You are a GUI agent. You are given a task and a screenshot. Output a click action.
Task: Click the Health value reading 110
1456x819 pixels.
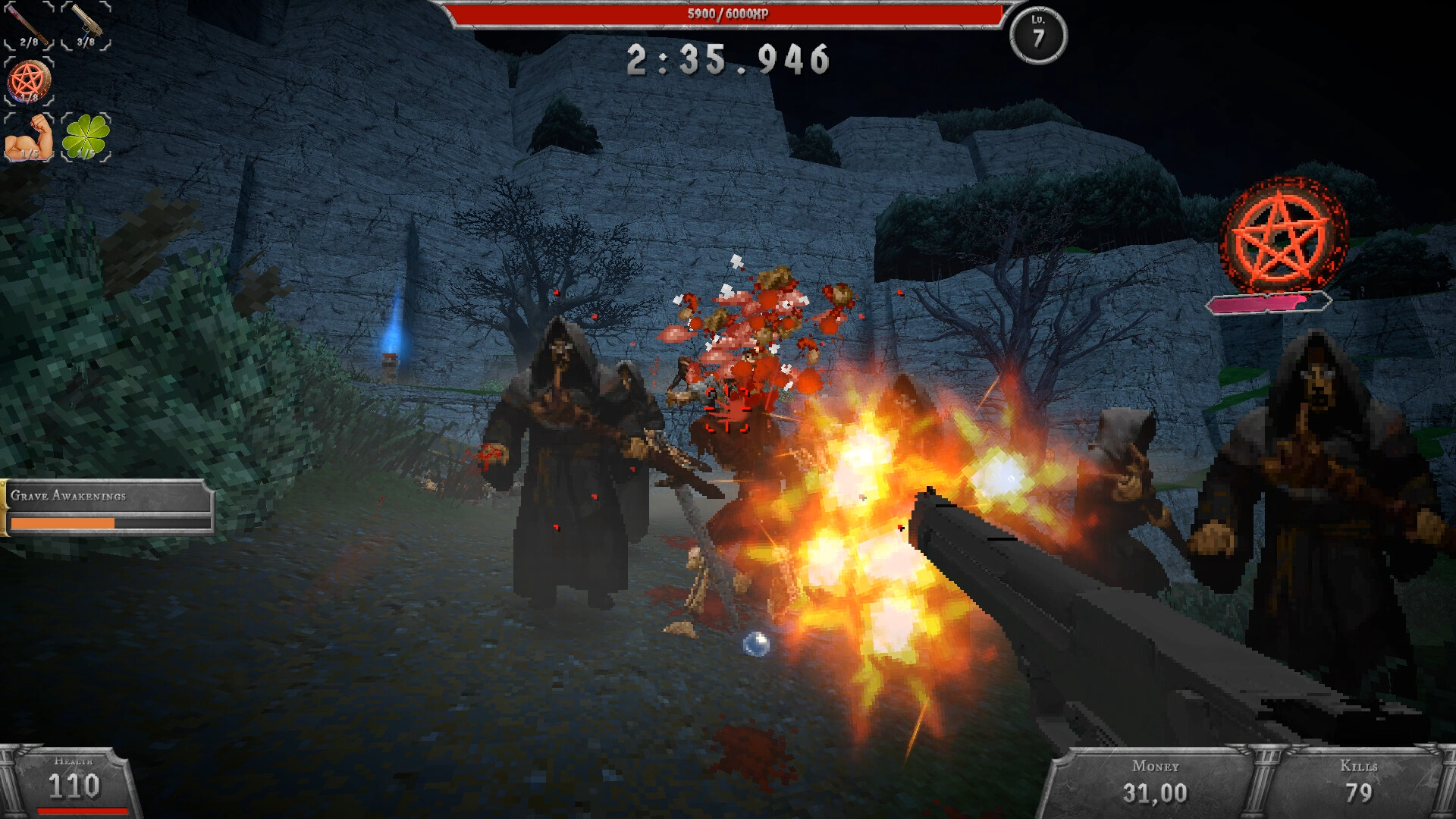click(74, 789)
